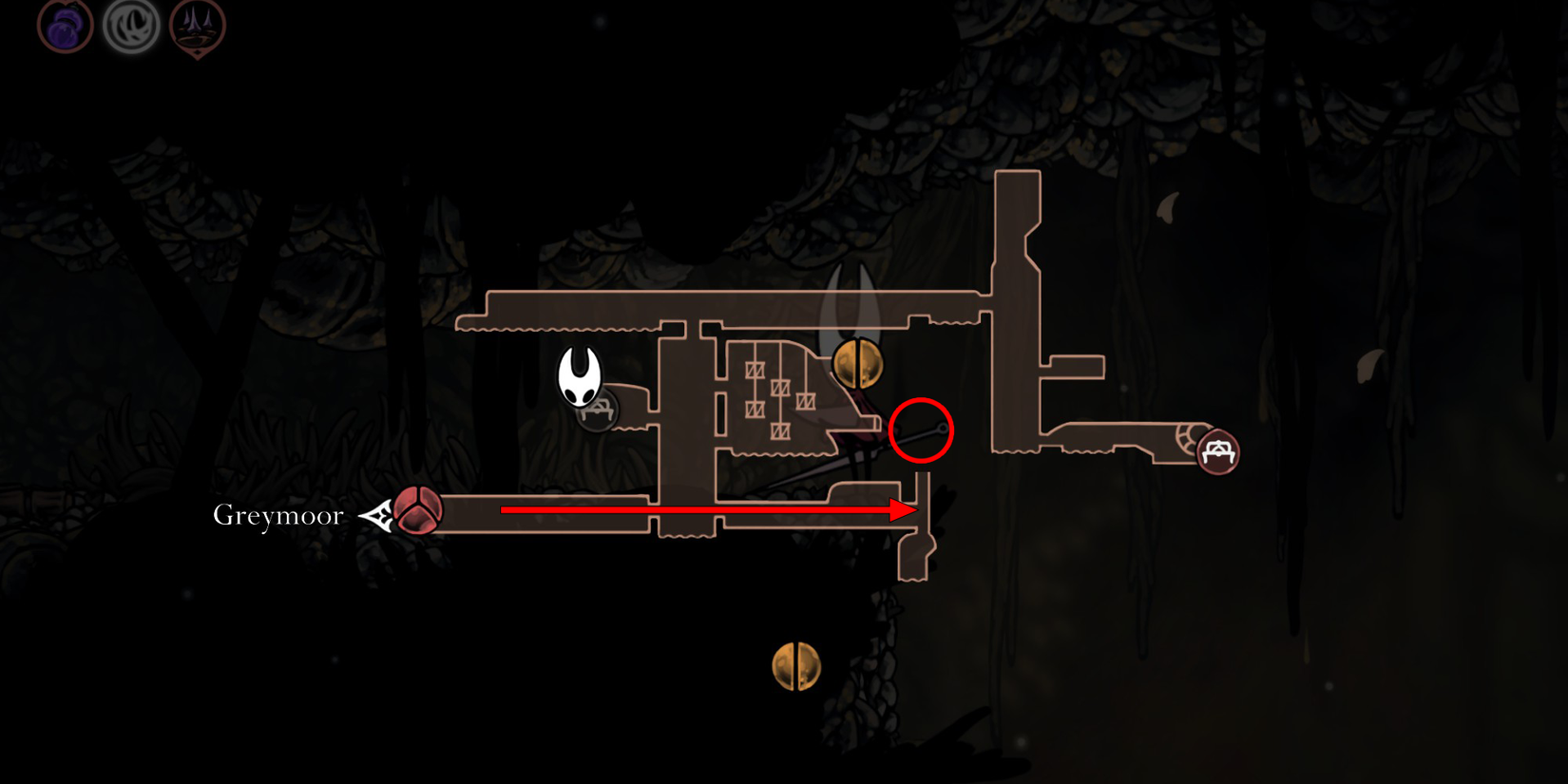Select the purple flask icon in the top-left corner
Screen dimensions: 1568x784
click(x=64, y=26)
